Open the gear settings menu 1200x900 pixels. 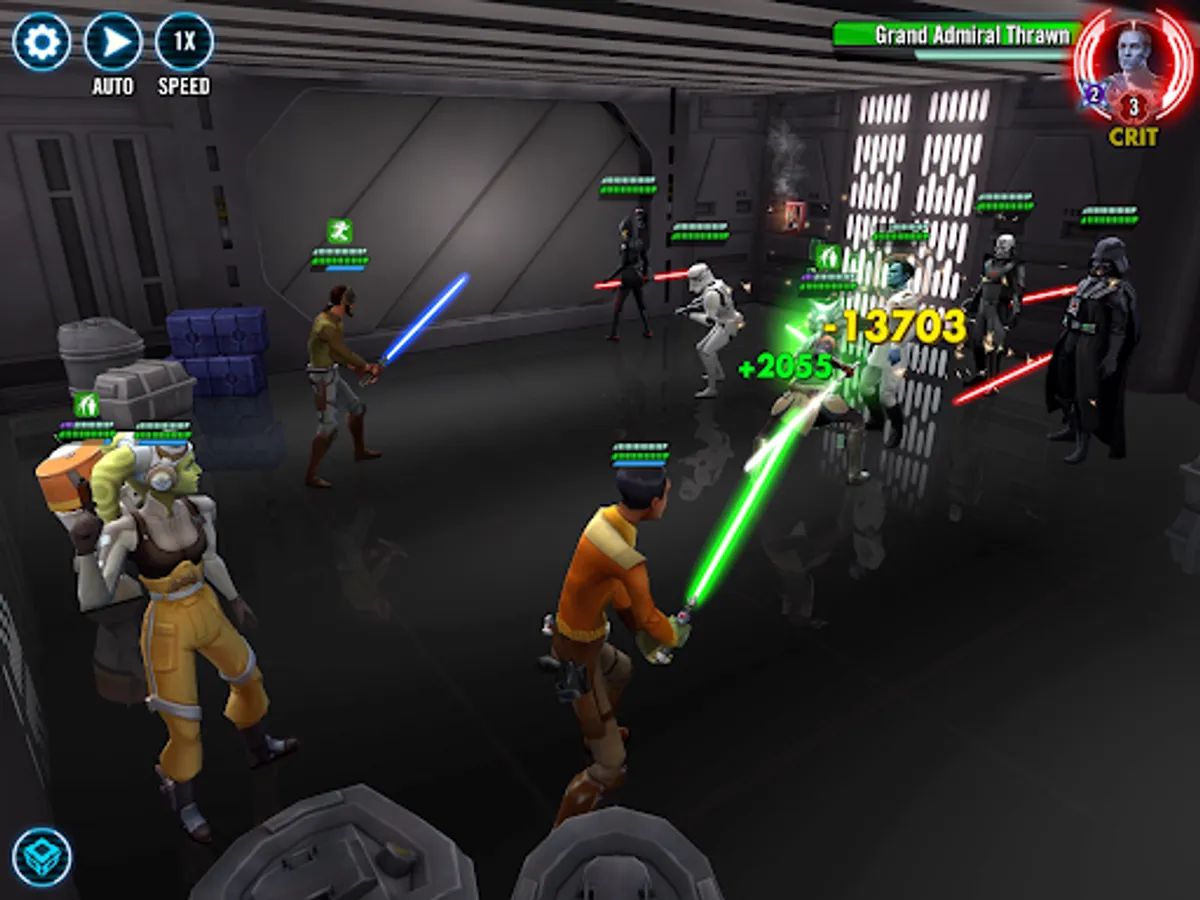tap(41, 41)
